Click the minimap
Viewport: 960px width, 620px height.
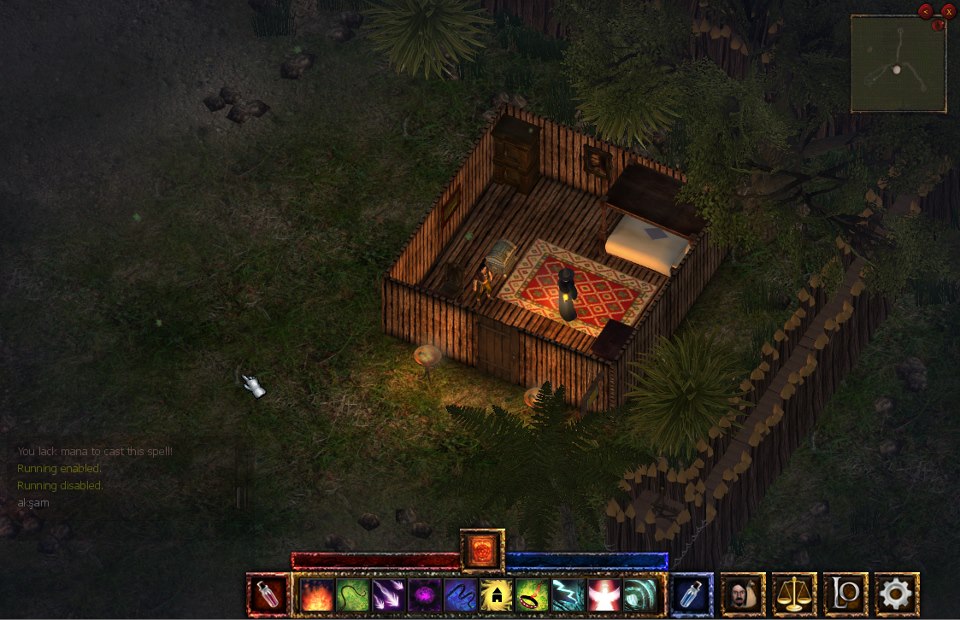point(898,64)
